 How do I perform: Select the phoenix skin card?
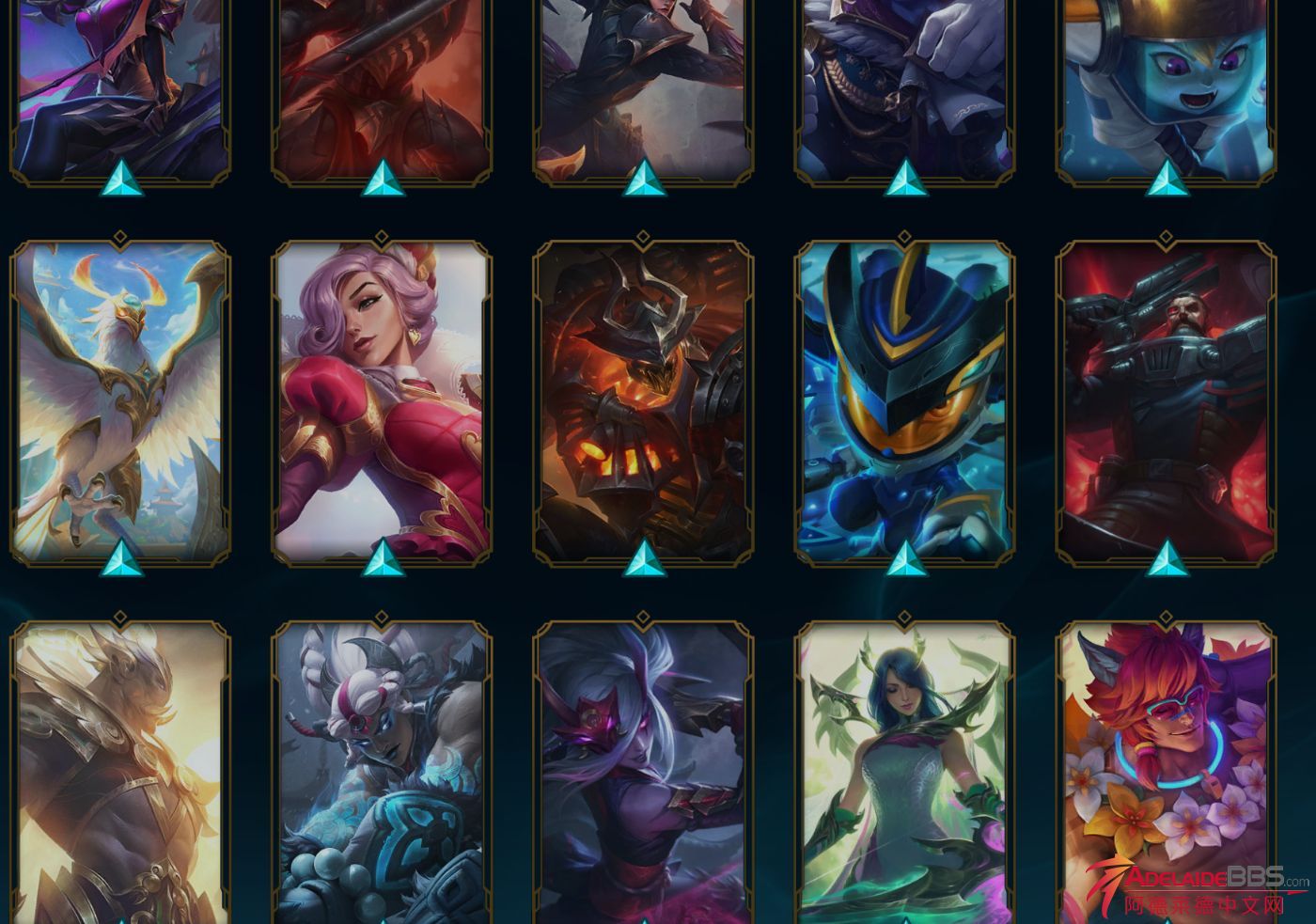[x=119, y=404]
